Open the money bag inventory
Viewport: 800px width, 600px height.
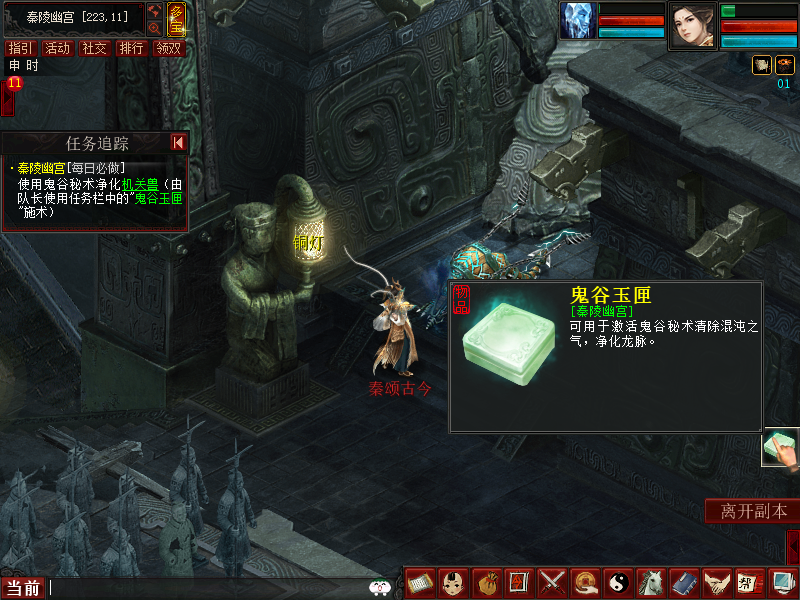point(488,581)
